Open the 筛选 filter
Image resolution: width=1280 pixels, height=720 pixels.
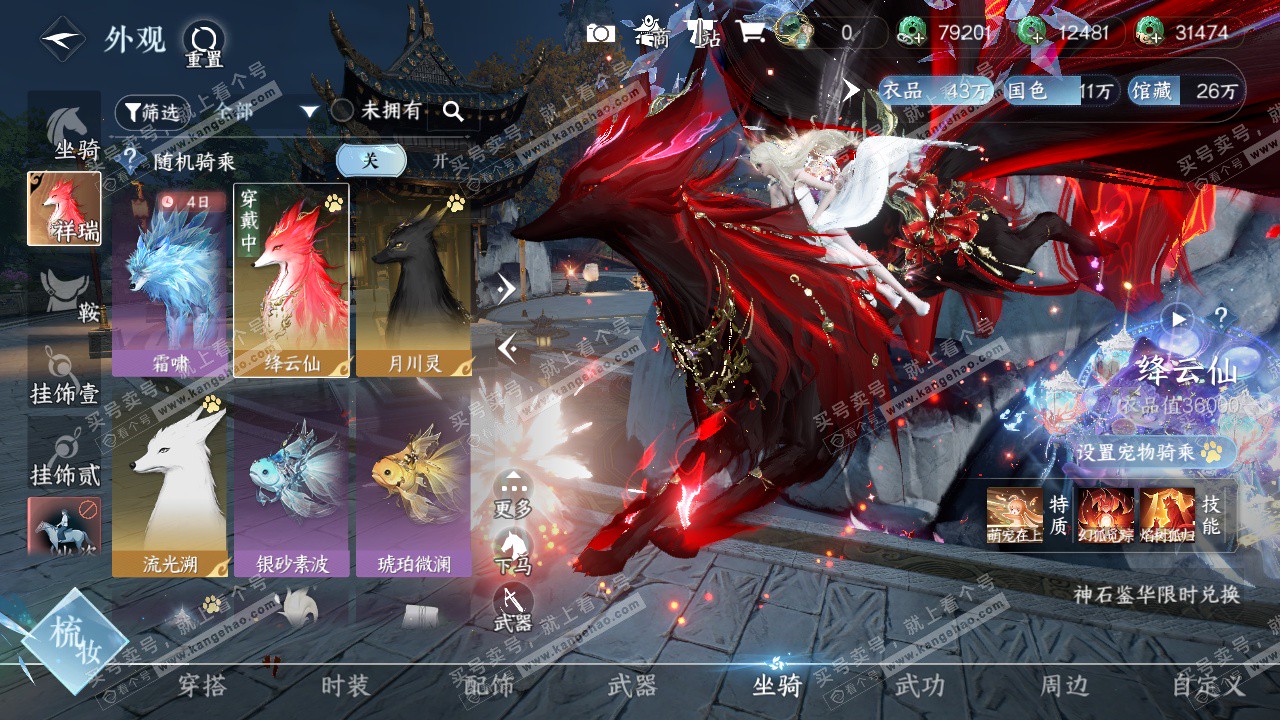(152, 112)
